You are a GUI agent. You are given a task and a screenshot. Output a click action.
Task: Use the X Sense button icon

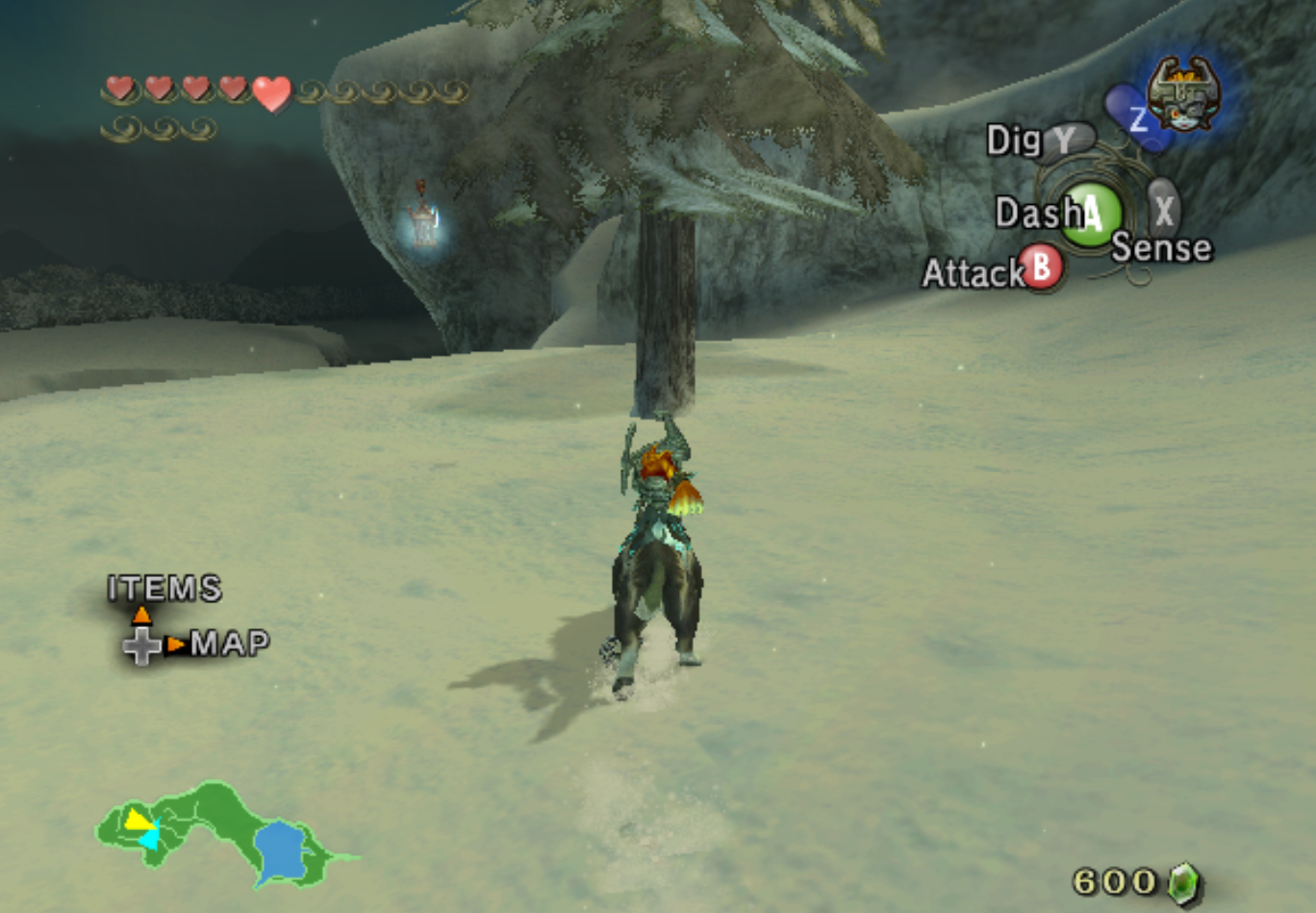1161,212
